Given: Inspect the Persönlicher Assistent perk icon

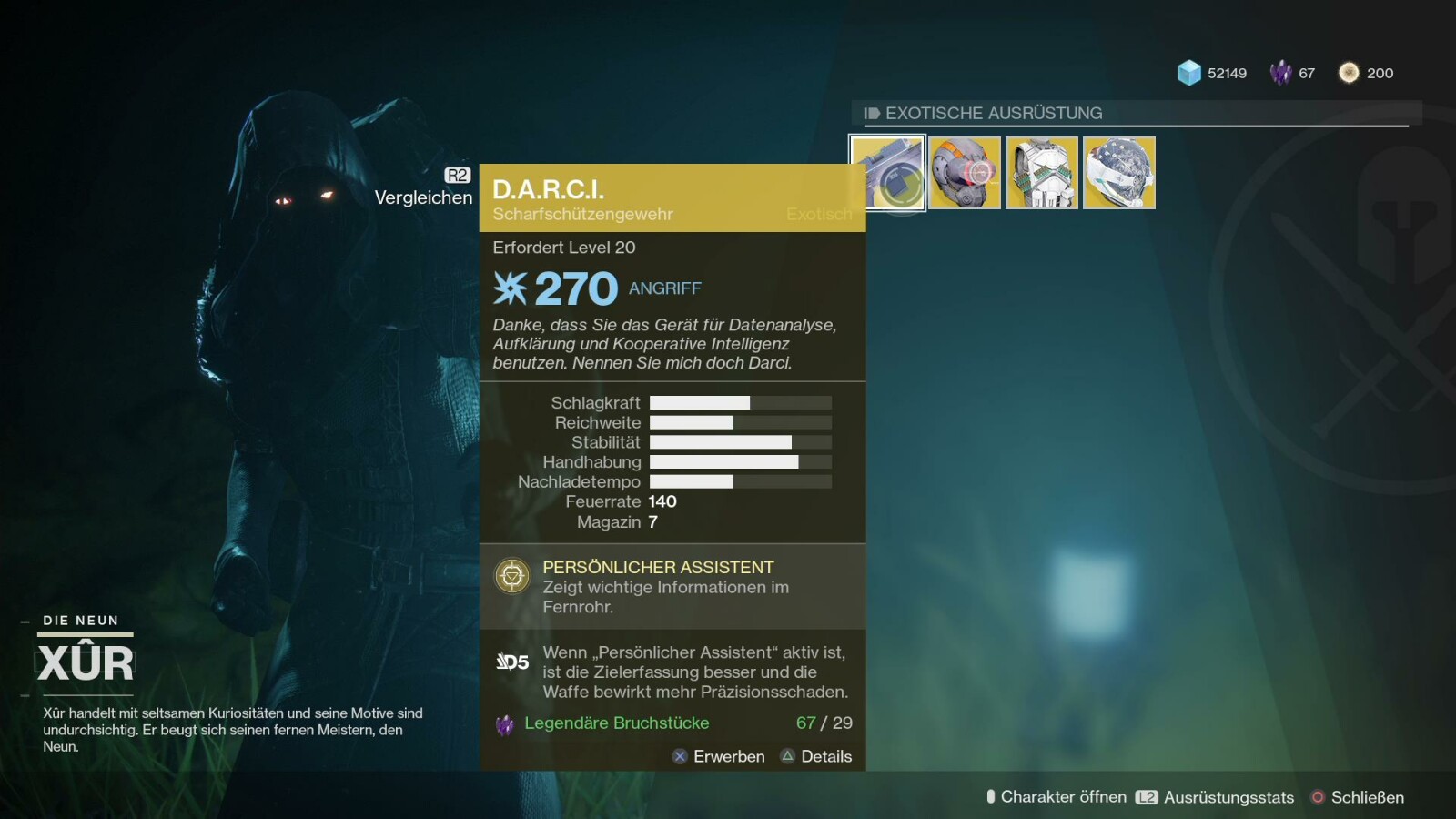Looking at the screenshot, I should (512, 576).
